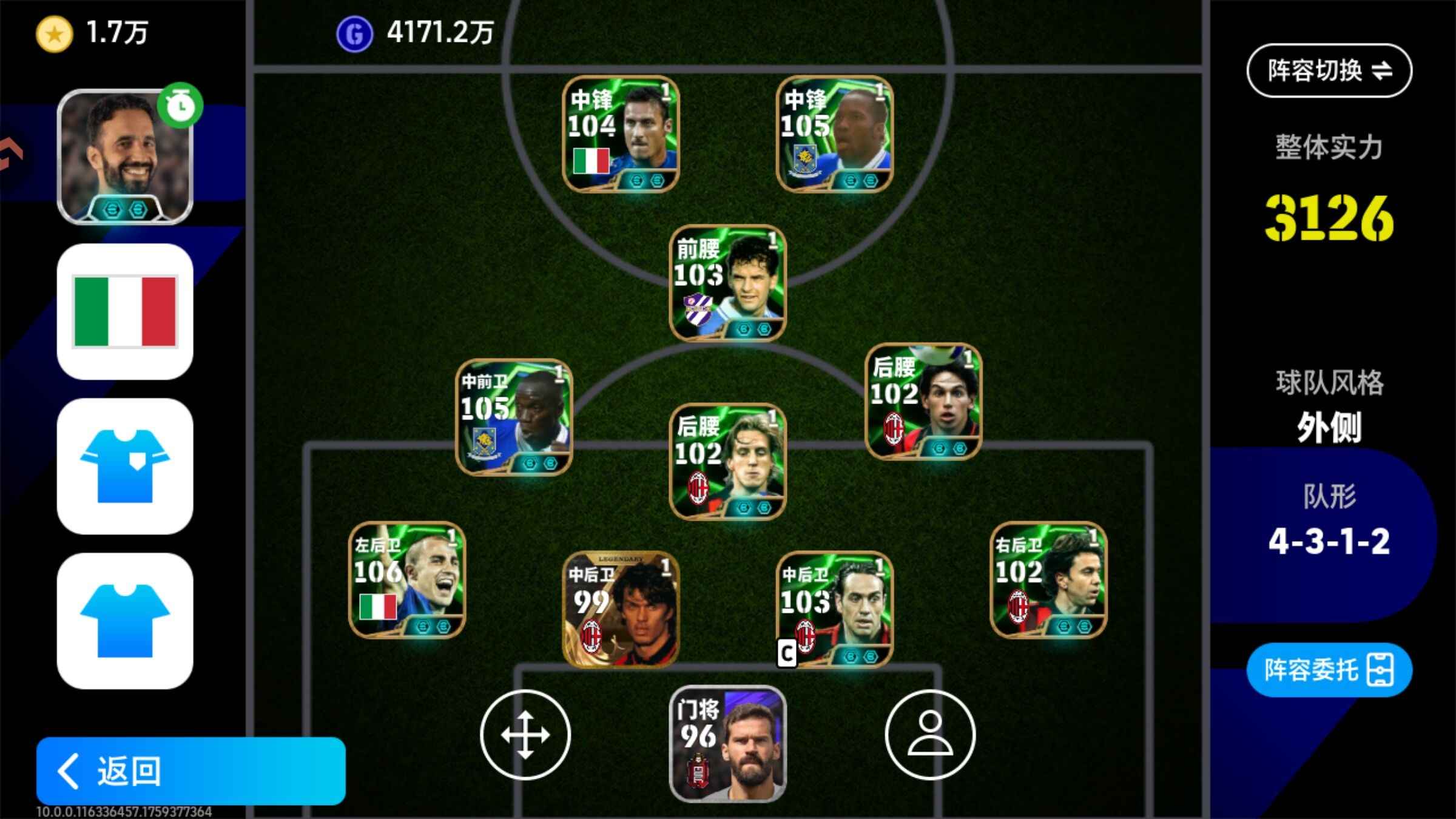Tap the 阵容委托 auto-lineup button
The width and height of the screenshot is (1456, 819).
[1329, 670]
